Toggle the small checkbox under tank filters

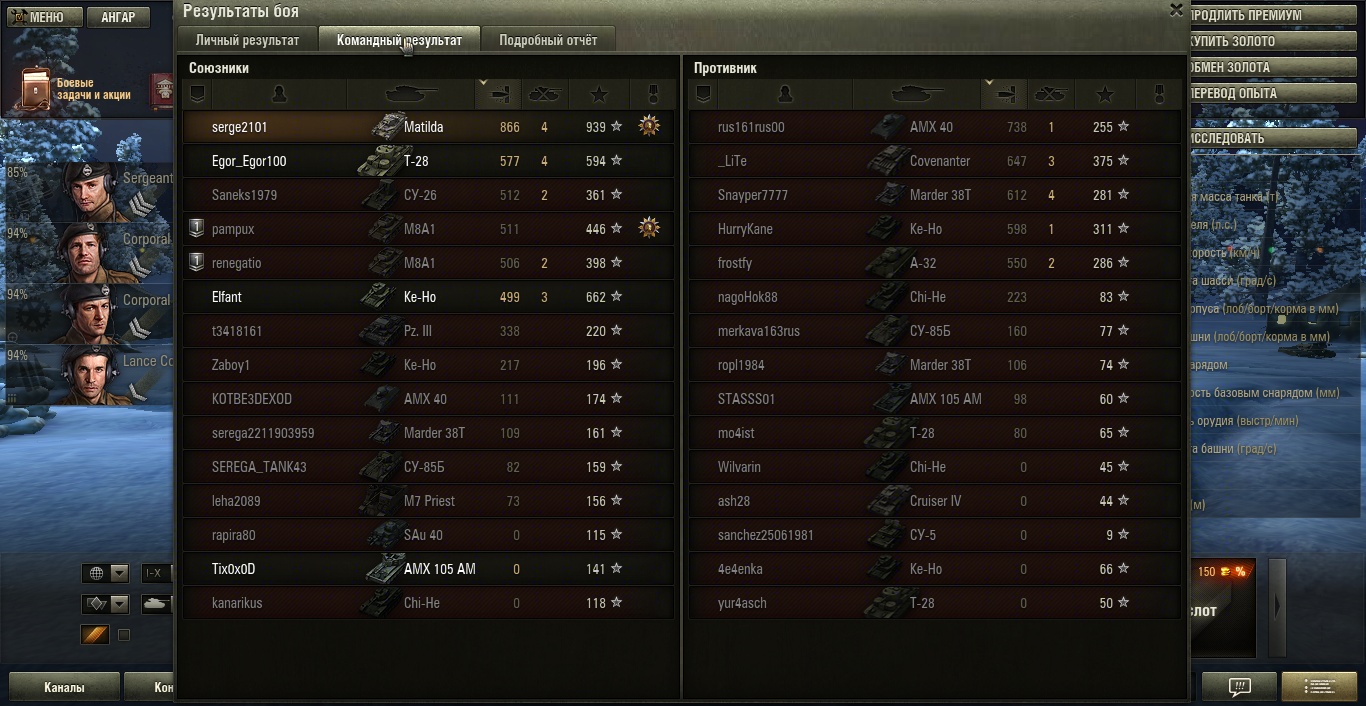[124, 635]
